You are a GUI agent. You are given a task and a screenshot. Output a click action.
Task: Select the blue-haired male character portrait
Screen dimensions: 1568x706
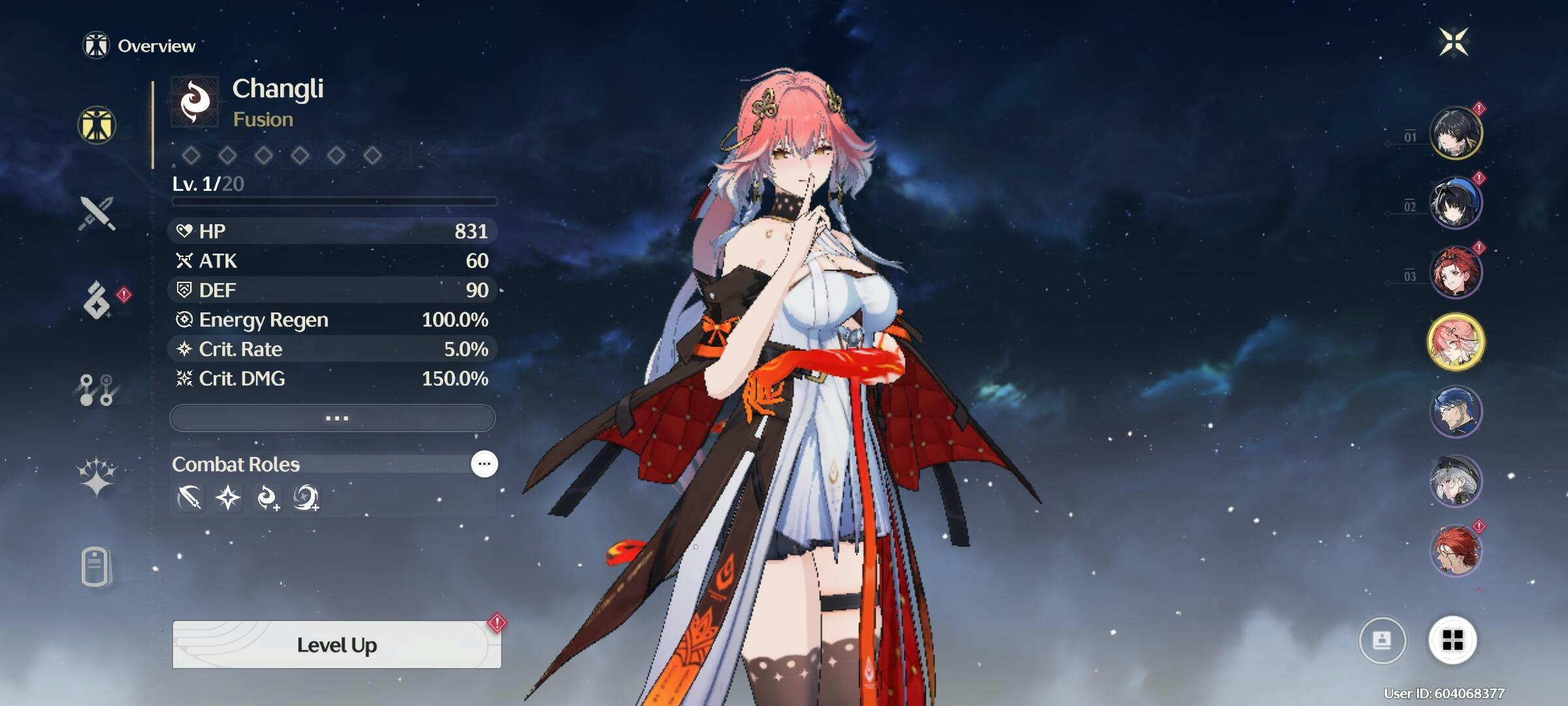click(x=1456, y=411)
